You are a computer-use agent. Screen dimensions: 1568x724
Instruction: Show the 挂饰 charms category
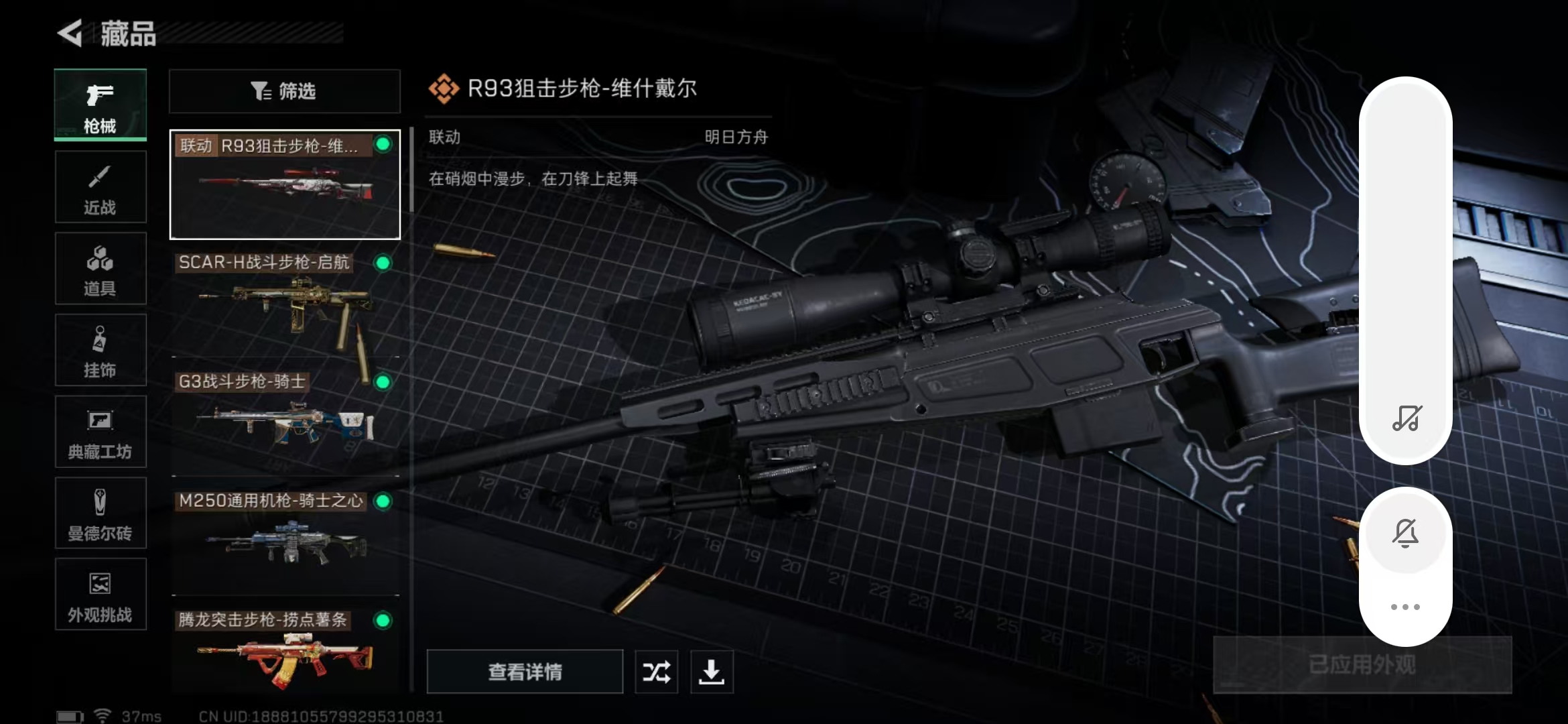tap(101, 351)
